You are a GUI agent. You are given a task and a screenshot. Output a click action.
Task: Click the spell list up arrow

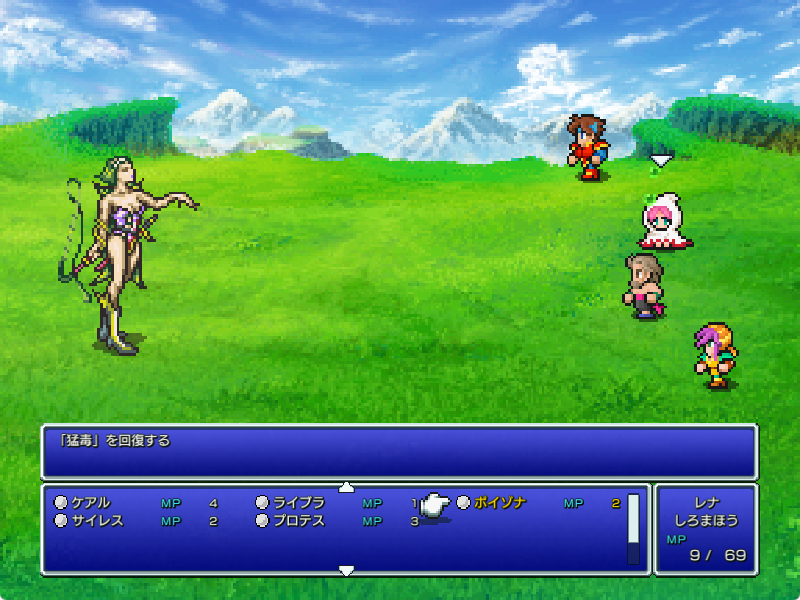[346, 487]
